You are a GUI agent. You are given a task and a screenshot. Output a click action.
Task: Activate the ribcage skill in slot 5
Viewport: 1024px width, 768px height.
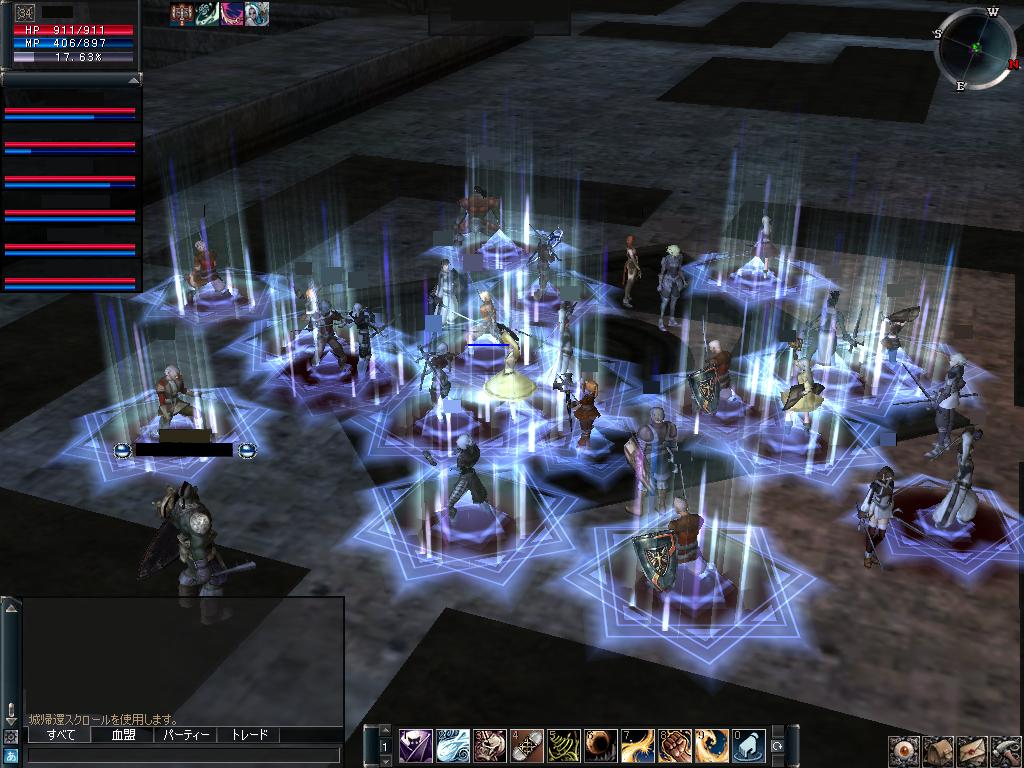click(x=564, y=747)
